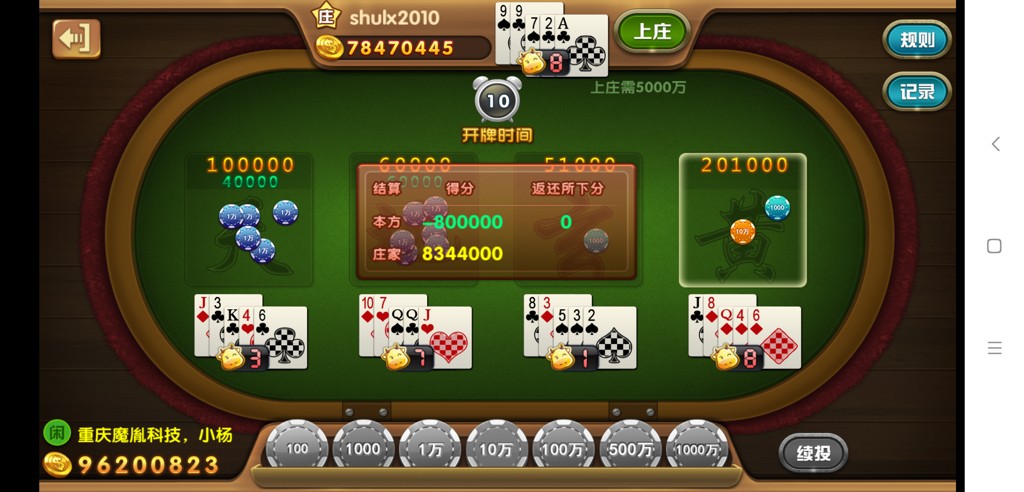Viewport: 1024px width, 492px height.
Task: Tap the Android back navigation arrow
Action: (995, 144)
